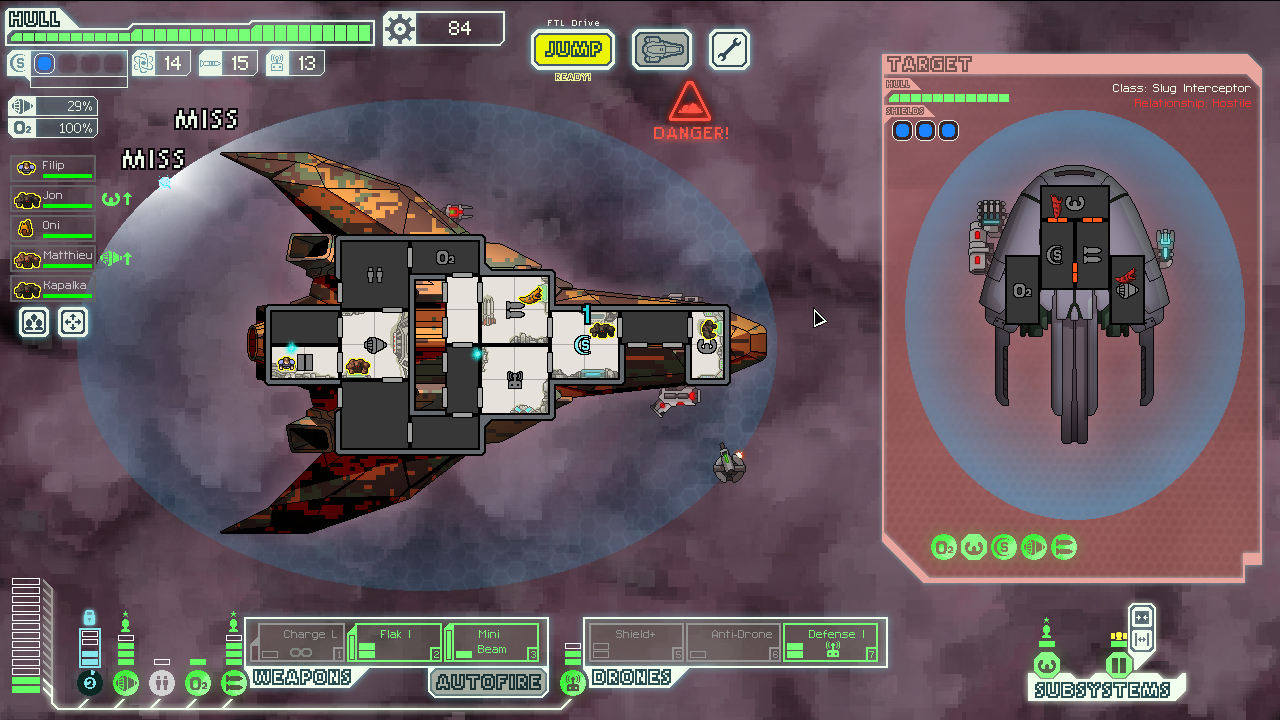Click the oxygen system power icon
Screen dimensions: 1280x720
tap(198, 683)
